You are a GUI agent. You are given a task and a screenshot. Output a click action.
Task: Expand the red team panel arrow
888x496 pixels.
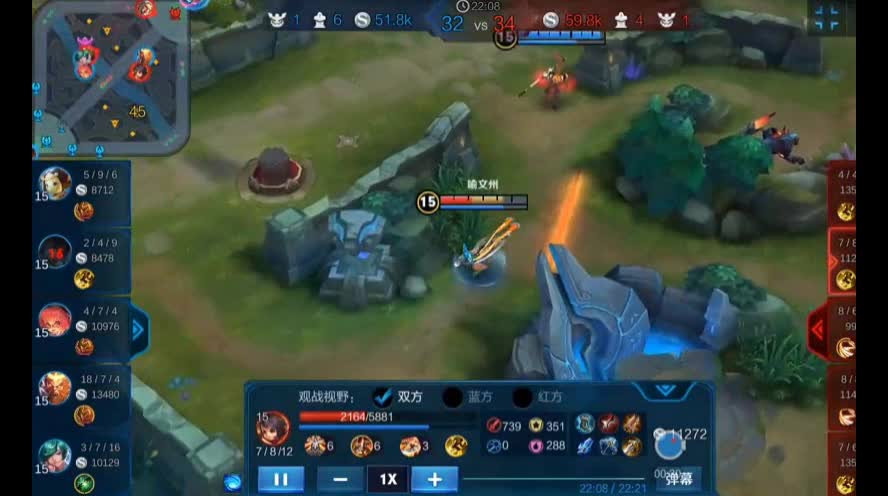tap(818, 327)
